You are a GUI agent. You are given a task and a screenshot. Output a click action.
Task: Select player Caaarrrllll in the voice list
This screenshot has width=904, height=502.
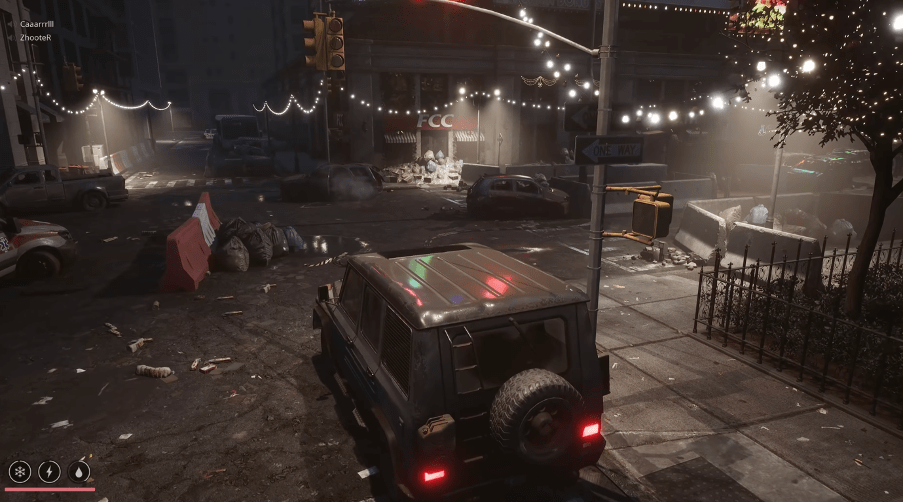coord(37,24)
